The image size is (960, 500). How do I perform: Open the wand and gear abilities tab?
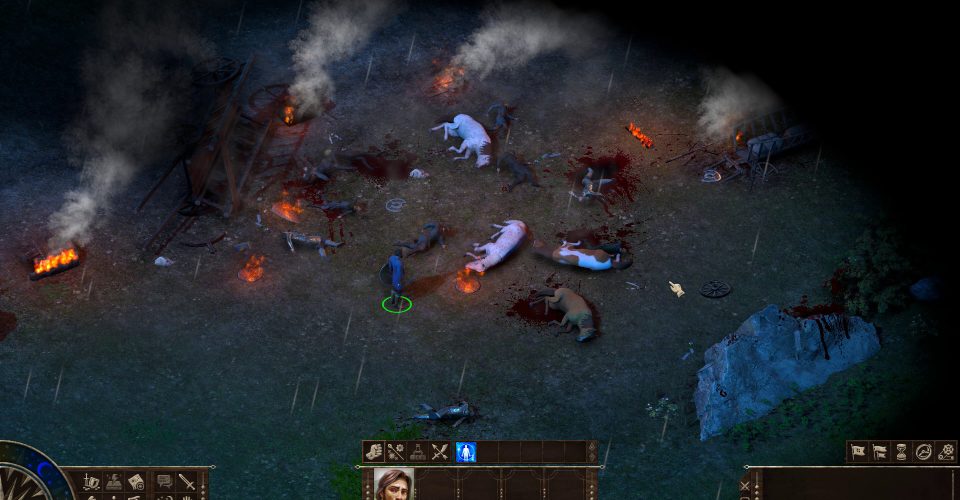397,452
